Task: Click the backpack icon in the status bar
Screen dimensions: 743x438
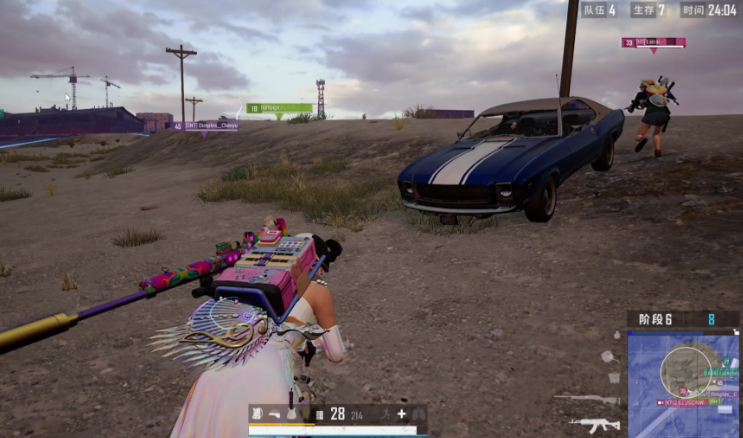Action: tap(257, 413)
